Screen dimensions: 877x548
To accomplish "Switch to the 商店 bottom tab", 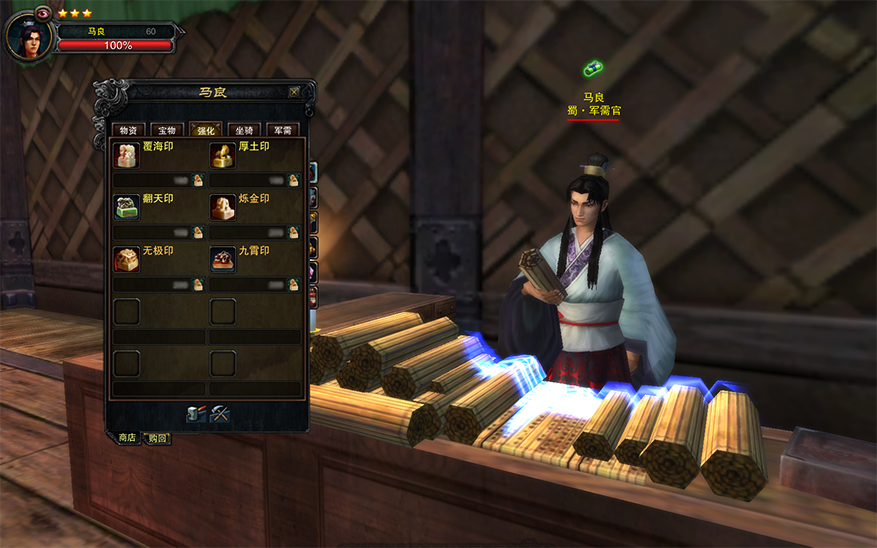I will click(127, 438).
